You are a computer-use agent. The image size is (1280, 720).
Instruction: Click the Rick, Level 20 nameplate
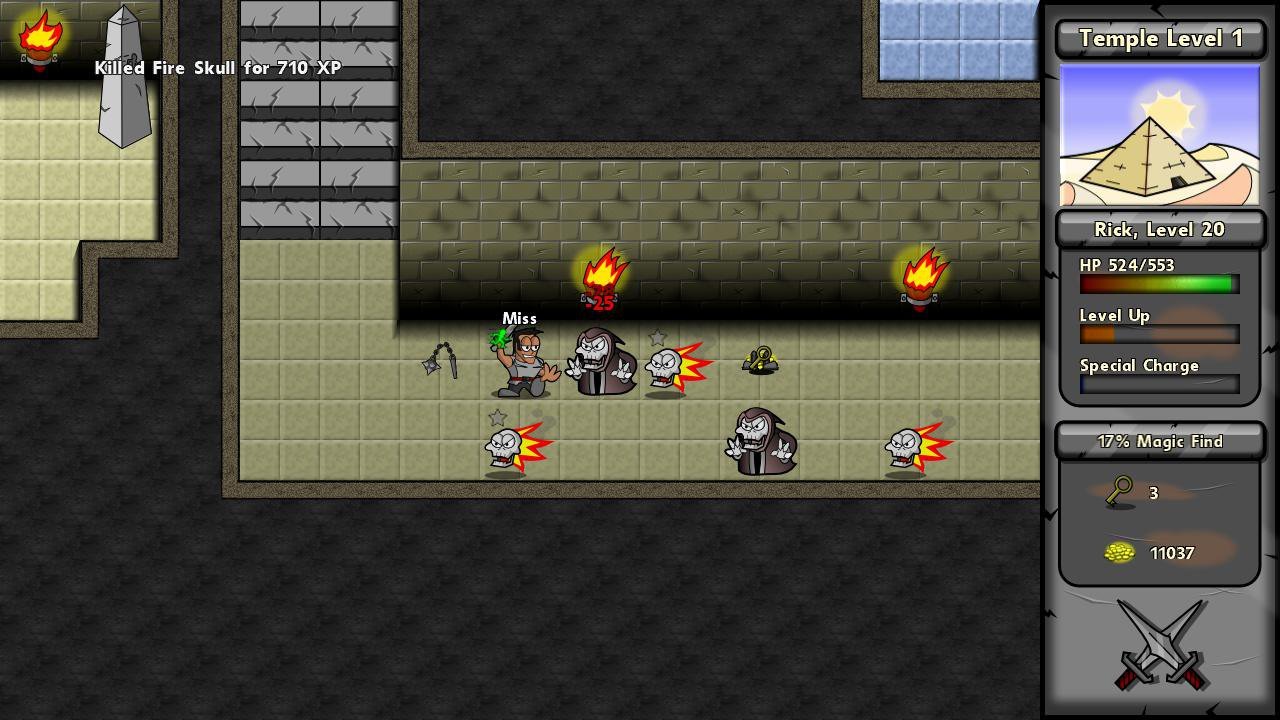pos(1159,229)
